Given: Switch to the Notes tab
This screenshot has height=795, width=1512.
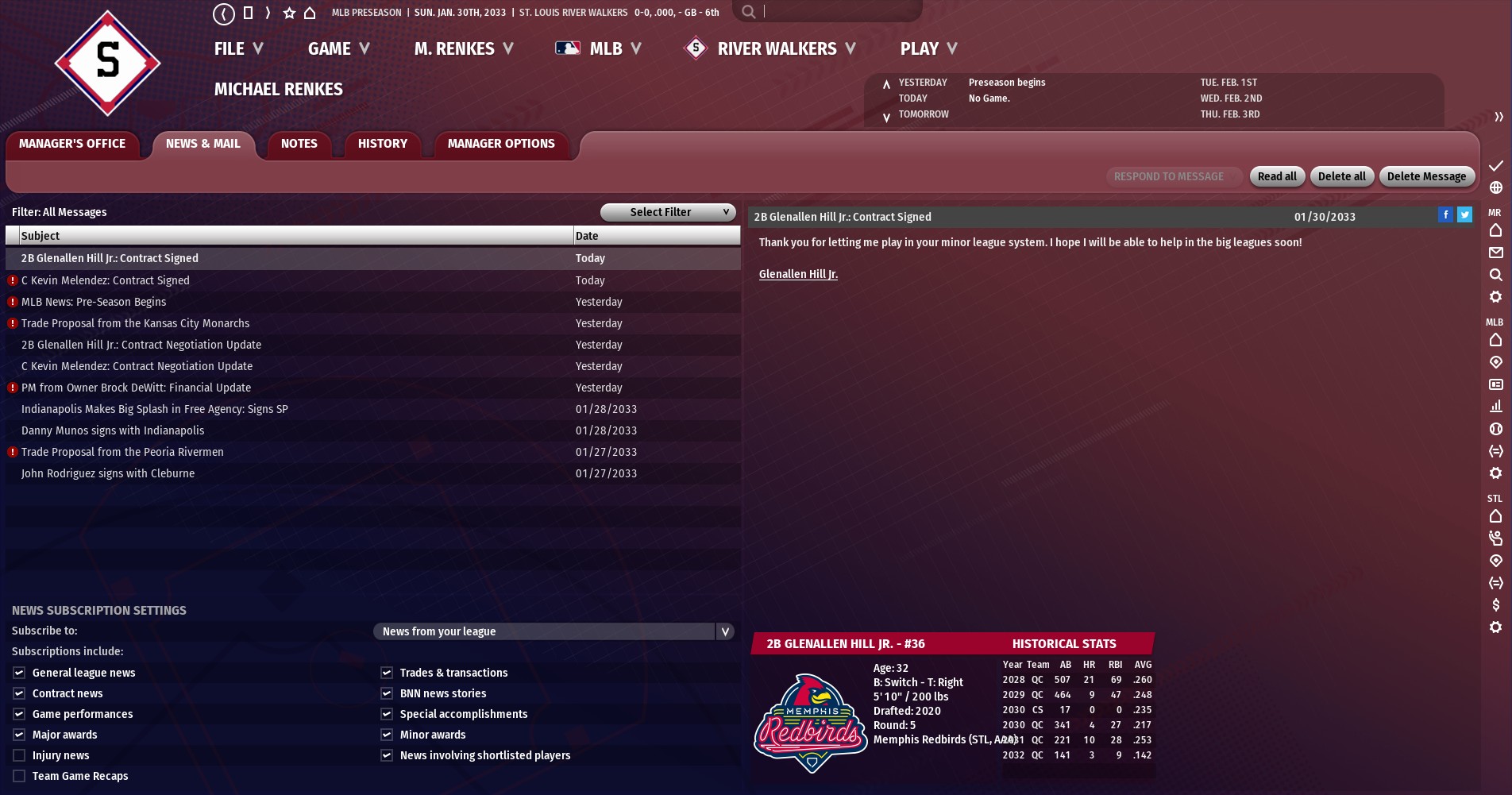Looking at the screenshot, I should tap(299, 144).
